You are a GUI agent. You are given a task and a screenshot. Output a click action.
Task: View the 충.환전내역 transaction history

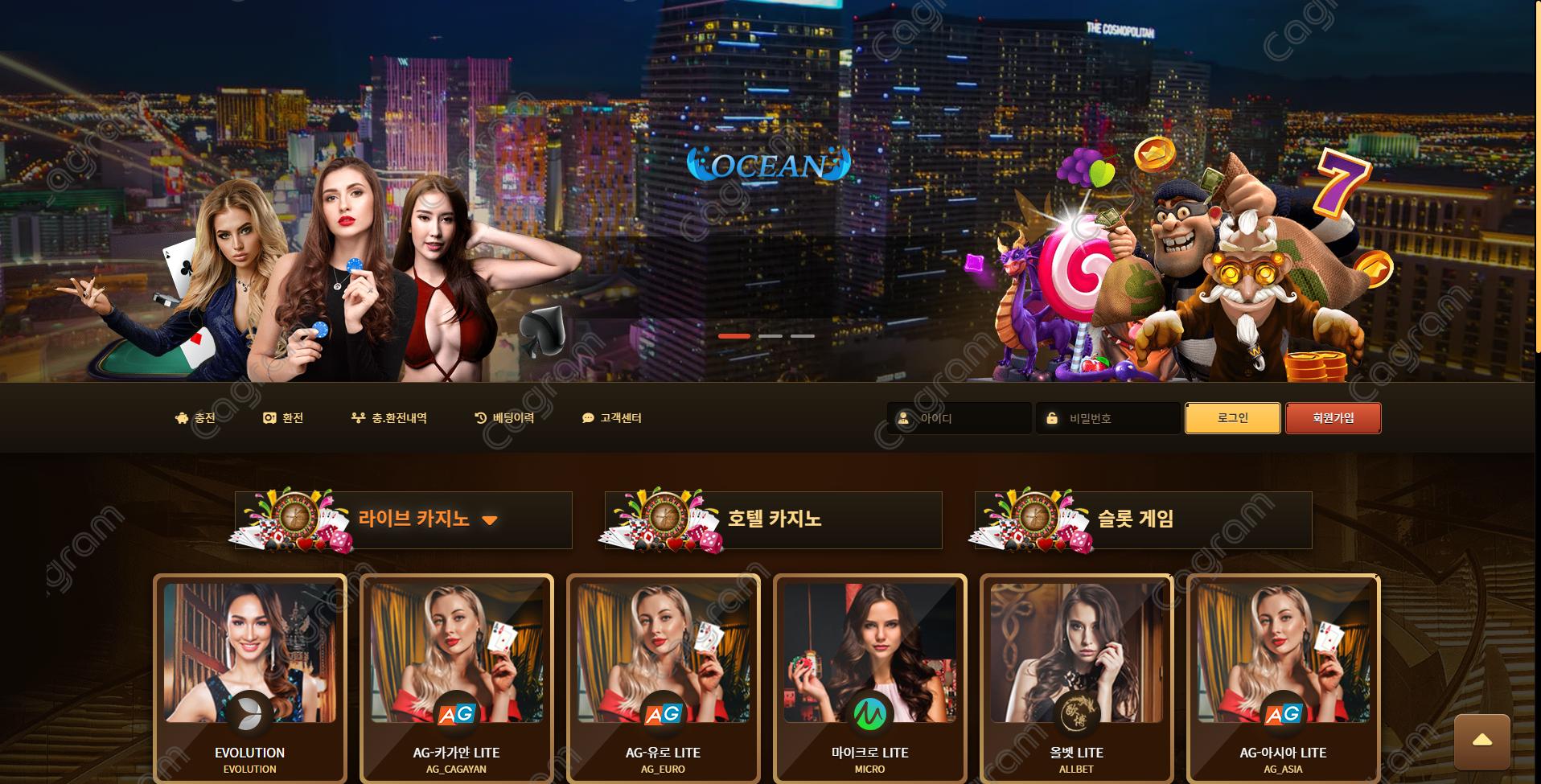tap(389, 418)
